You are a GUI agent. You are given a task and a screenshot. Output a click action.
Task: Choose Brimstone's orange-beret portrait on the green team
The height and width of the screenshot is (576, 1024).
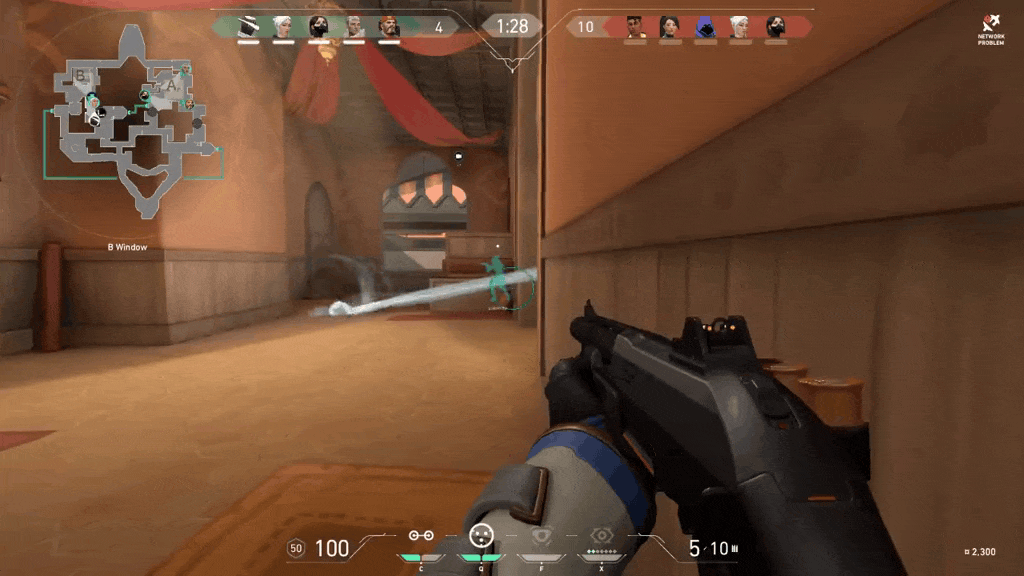pyautogui.click(x=389, y=27)
